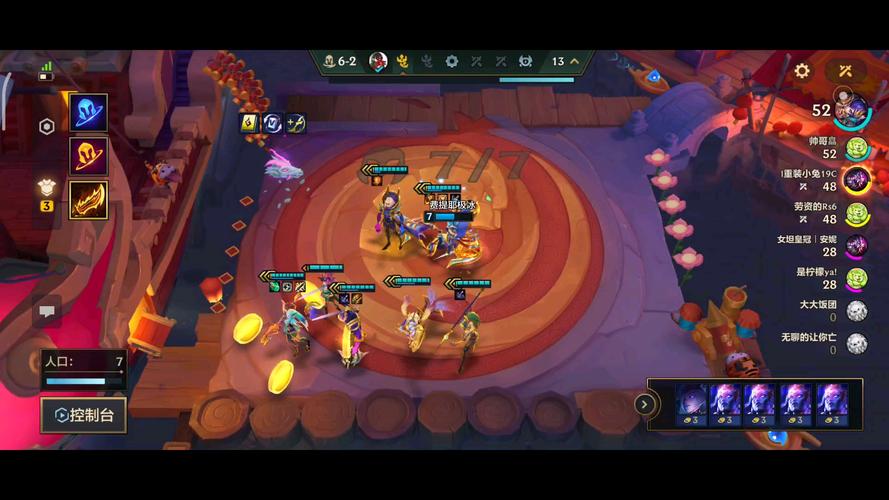Tap the crossed swords button beside settings
The height and width of the screenshot is (500, 889).
(x=845, y=71)
